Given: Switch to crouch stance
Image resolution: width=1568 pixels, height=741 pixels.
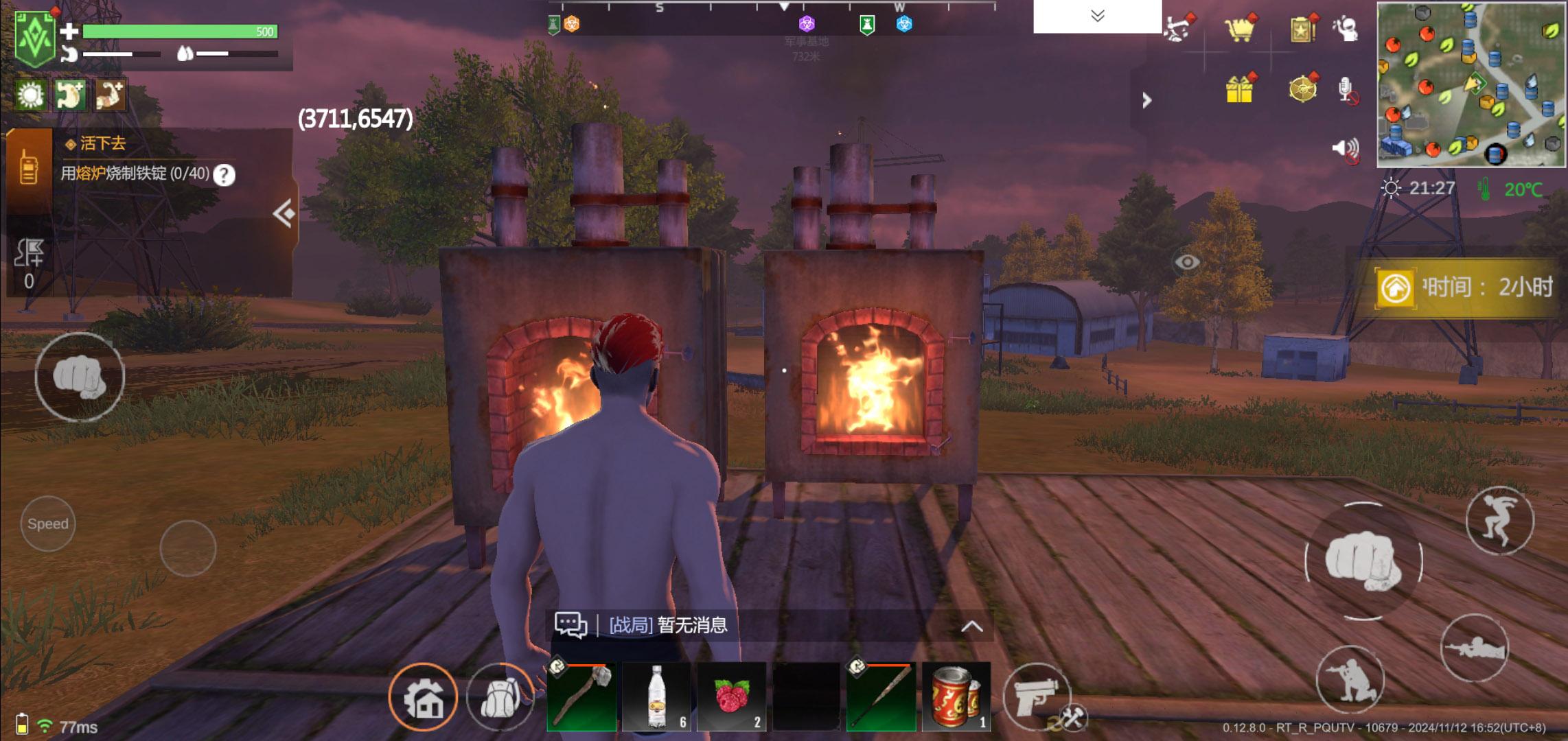Looking at the screenshot, I should [1350, 678].
